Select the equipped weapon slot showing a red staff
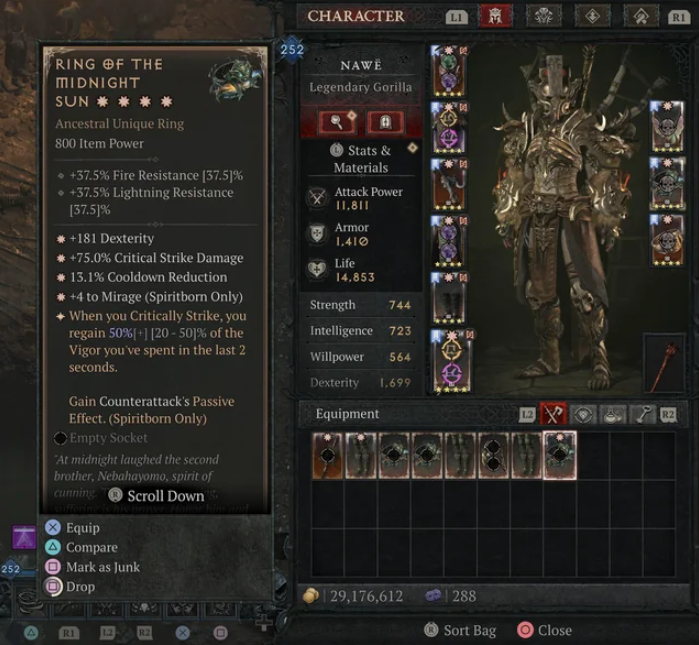This screenshot has height=645, width=699. pyautogui.click(x=664, y=362)
